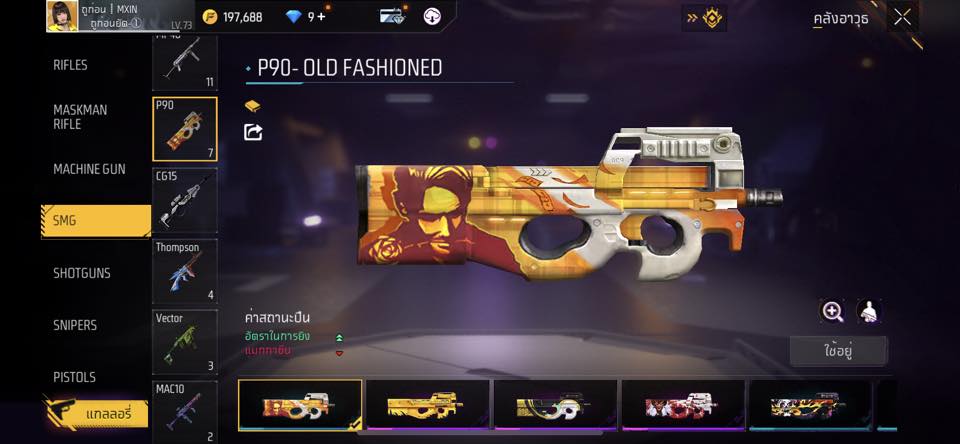960x444 pixels.
Task: Choose the CG15 weapon tile
Action: (x=185, y=199)
